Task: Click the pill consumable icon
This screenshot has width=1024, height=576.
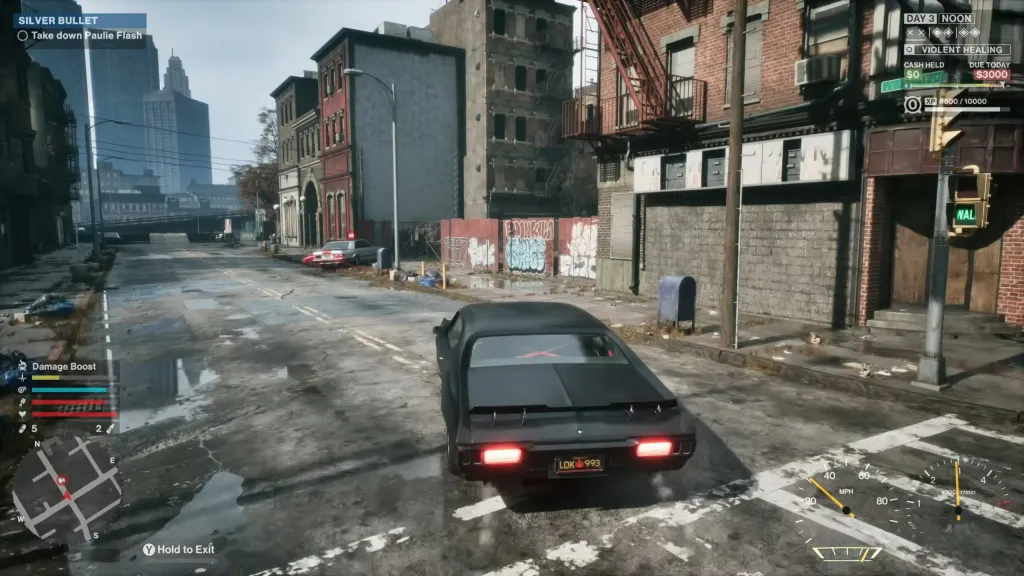Action: tap(23, 428)
